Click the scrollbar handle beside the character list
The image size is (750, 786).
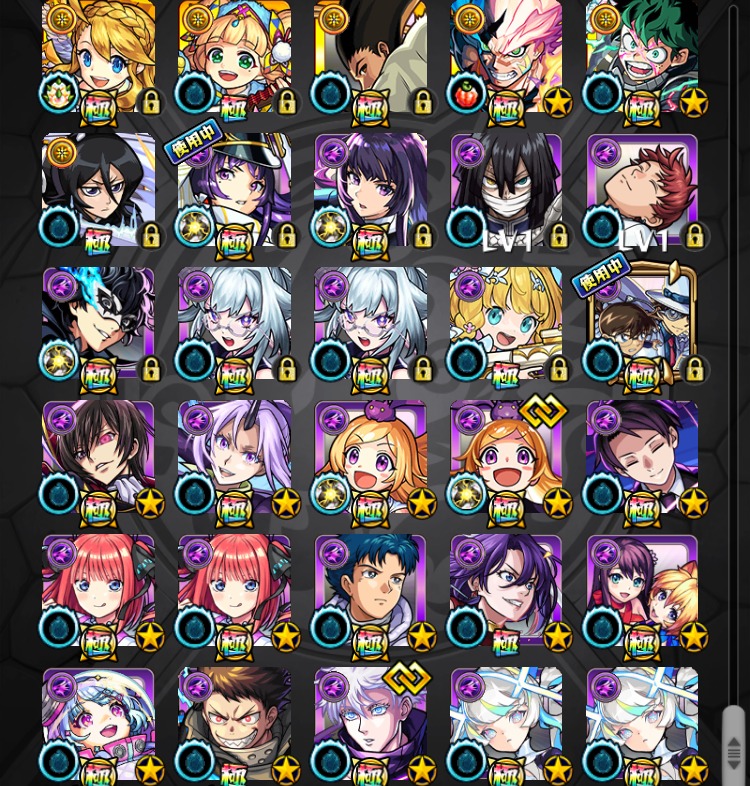pos(734,747)
